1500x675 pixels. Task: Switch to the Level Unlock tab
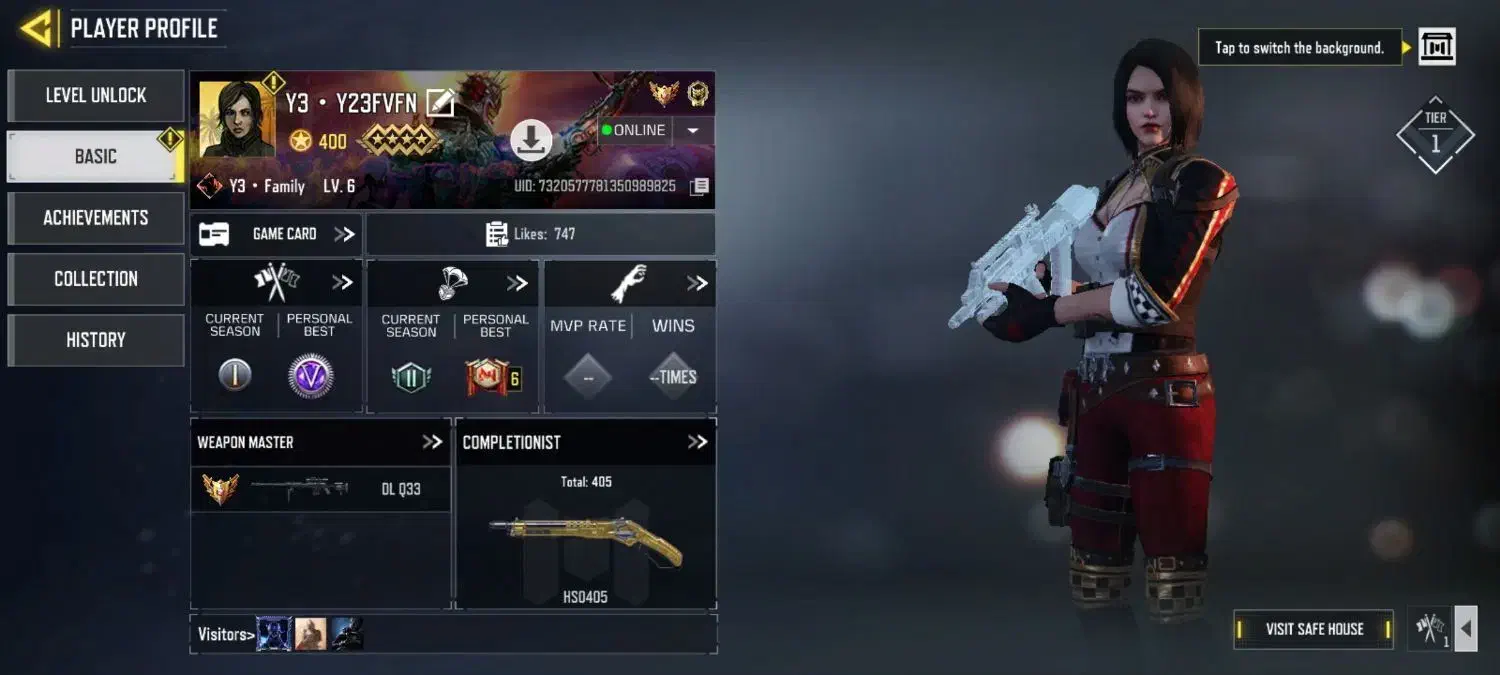[96, 96]
